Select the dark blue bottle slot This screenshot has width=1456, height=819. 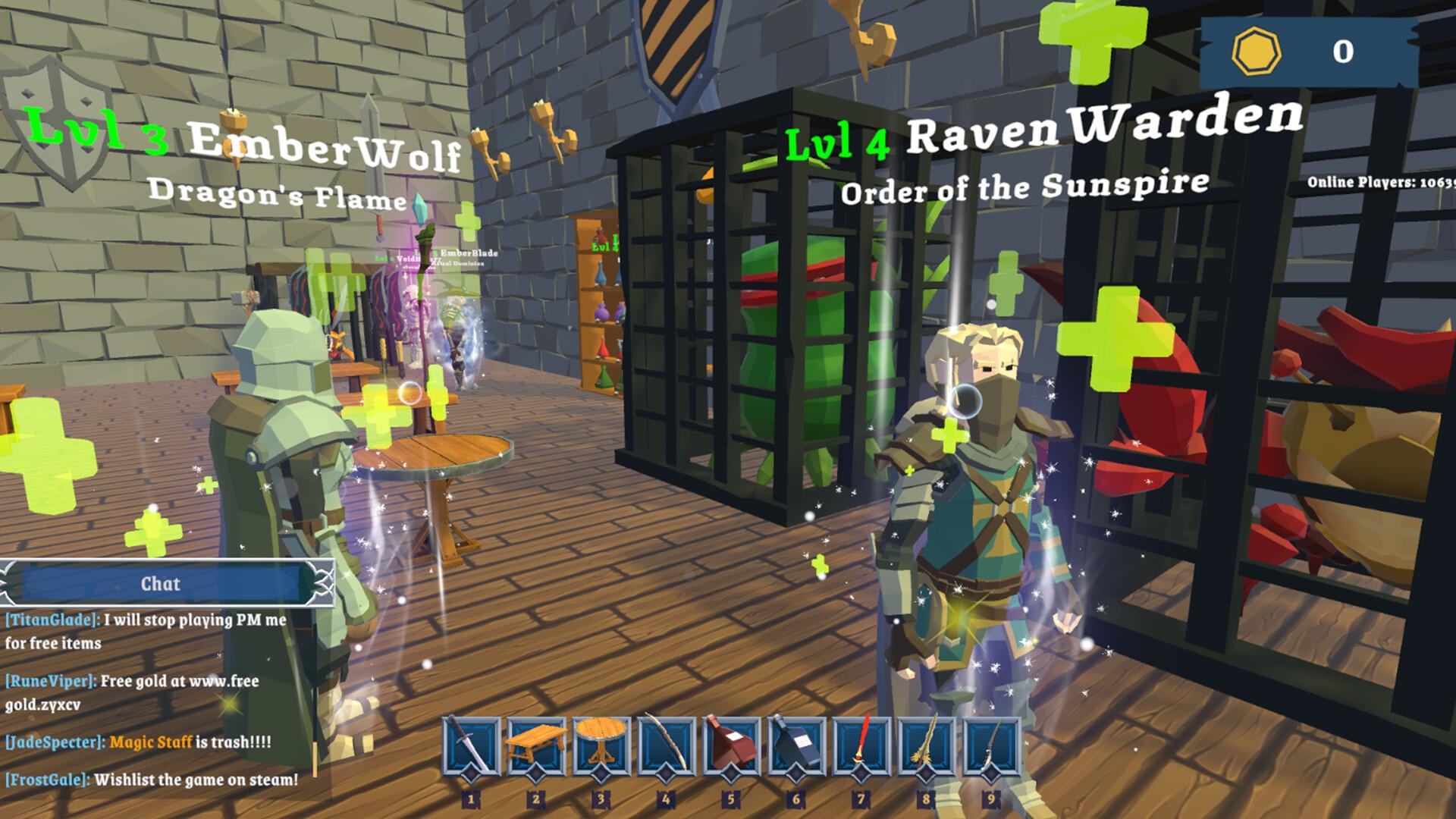coord(795,748)
